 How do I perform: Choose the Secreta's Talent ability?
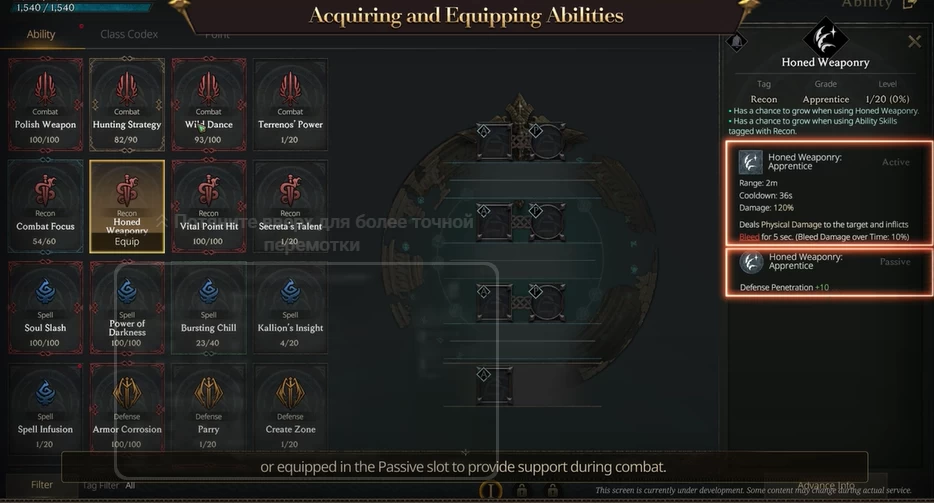[291, 200]
